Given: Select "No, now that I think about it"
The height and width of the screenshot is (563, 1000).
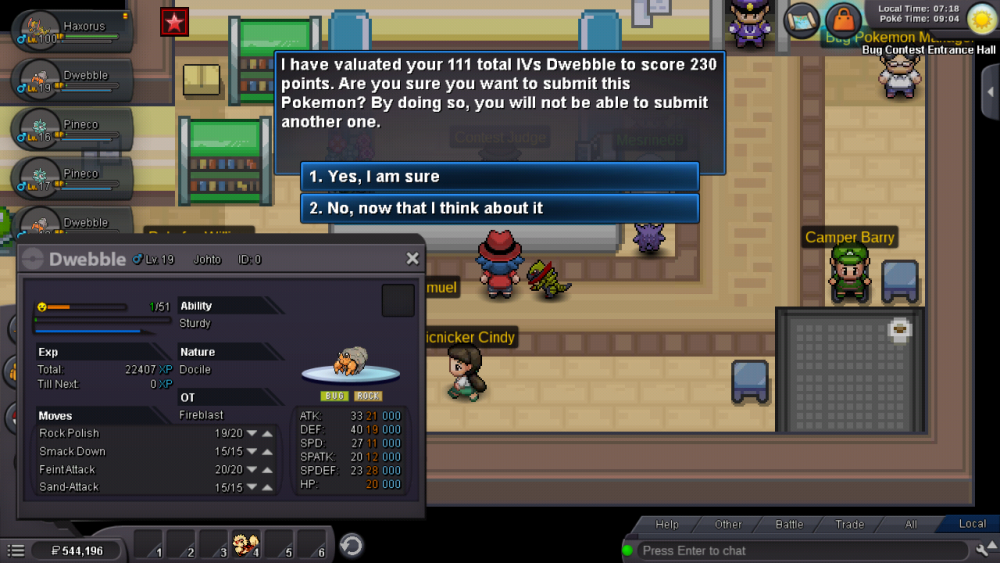Looking at the screenshot, I should [499, 208].
